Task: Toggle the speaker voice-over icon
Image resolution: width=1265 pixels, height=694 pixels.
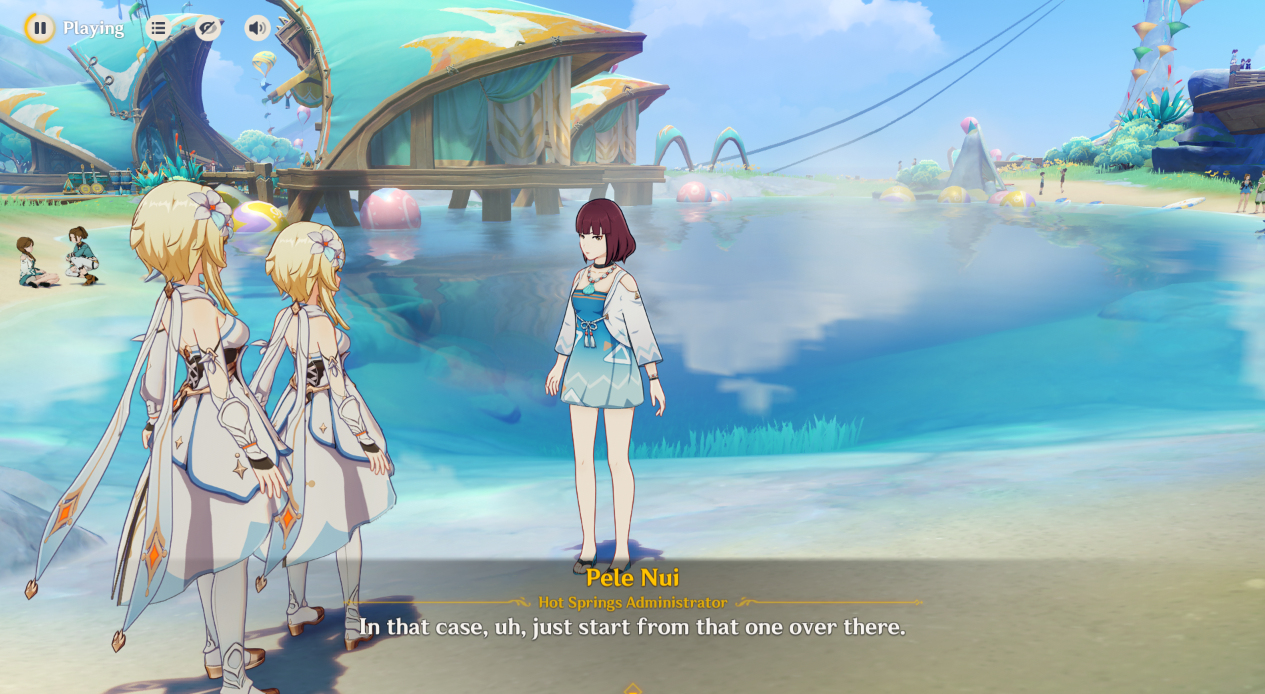Action: coord(257,28)
